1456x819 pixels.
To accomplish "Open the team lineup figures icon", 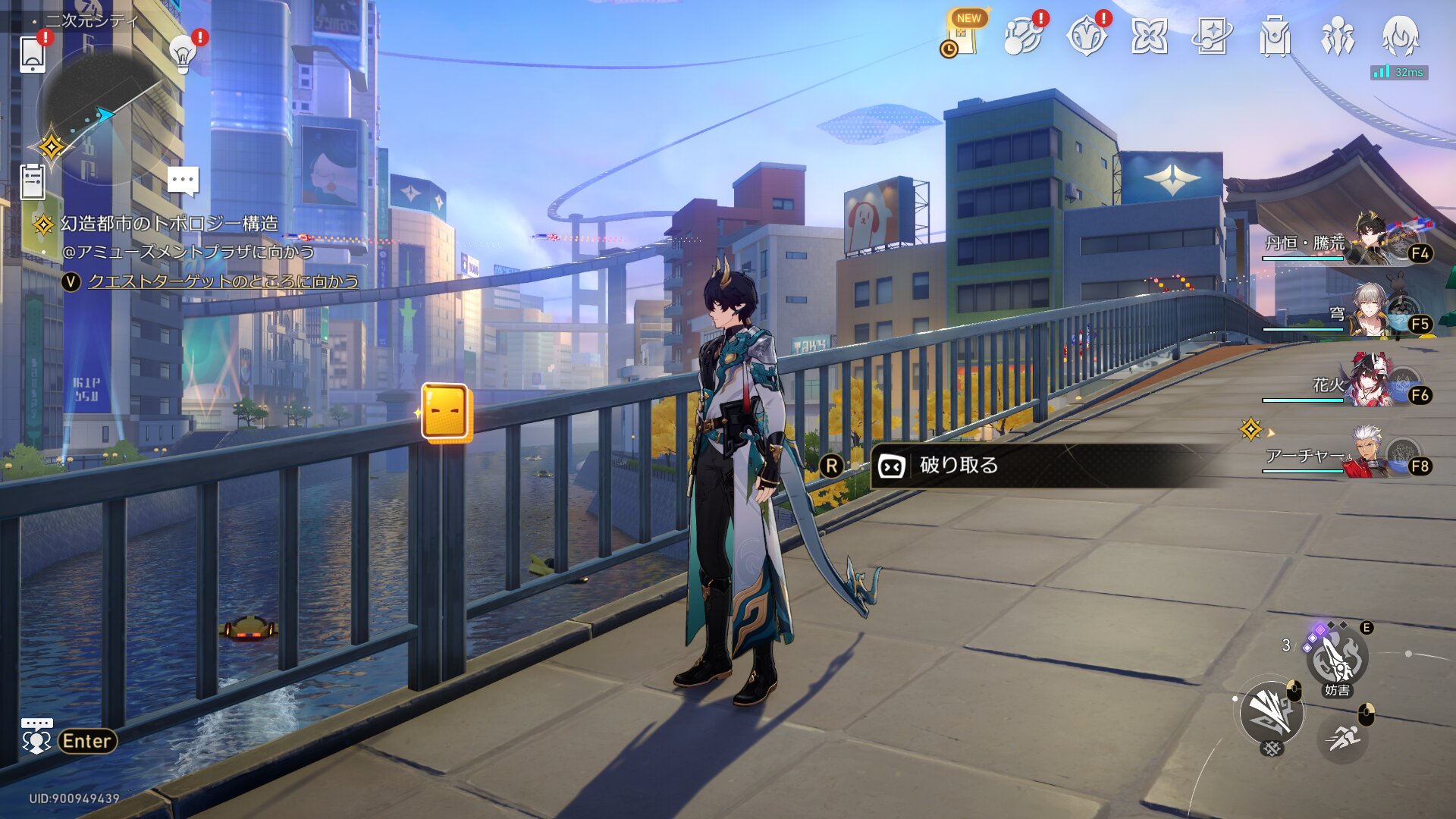I will [1337, 36].
